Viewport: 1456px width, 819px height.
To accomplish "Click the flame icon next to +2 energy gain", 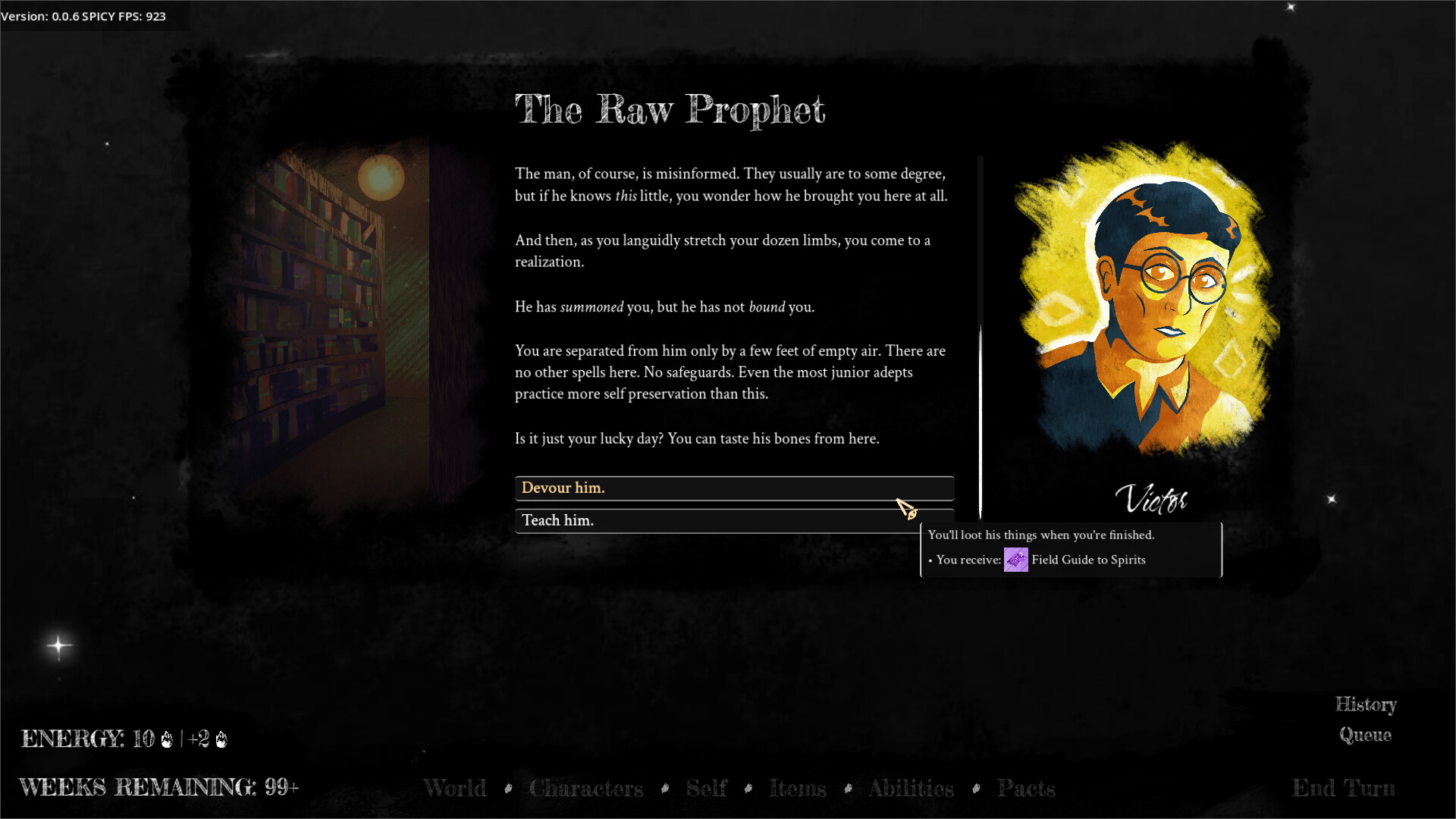I will tap(221, 740).
